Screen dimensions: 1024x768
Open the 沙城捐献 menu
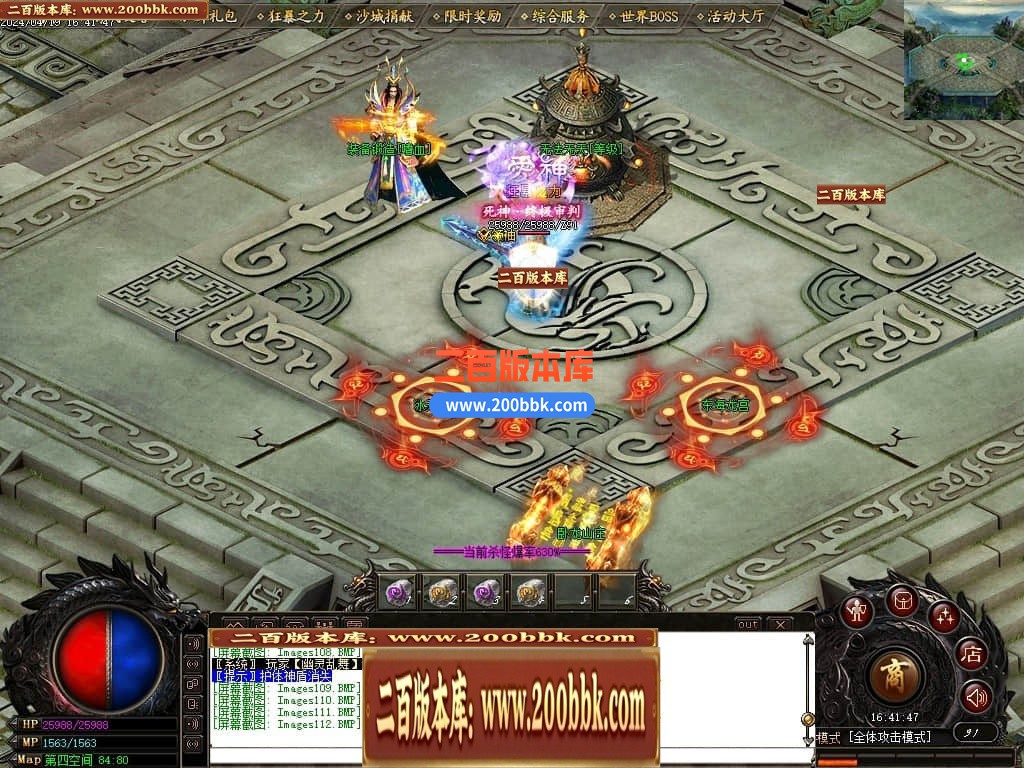386,16
